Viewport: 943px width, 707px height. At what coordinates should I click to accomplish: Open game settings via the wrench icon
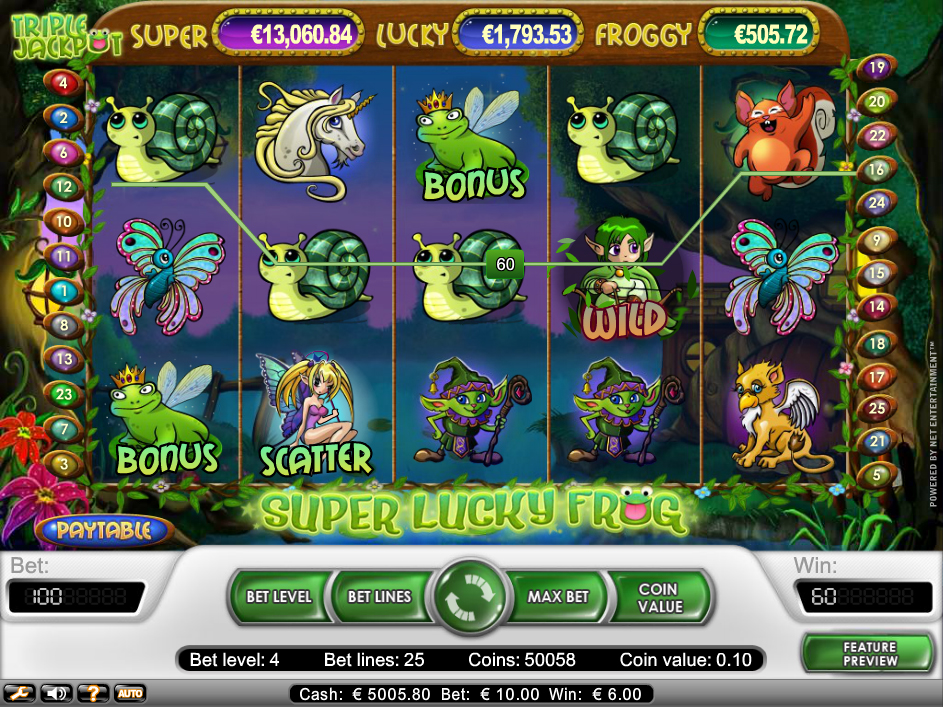(17, 693)
